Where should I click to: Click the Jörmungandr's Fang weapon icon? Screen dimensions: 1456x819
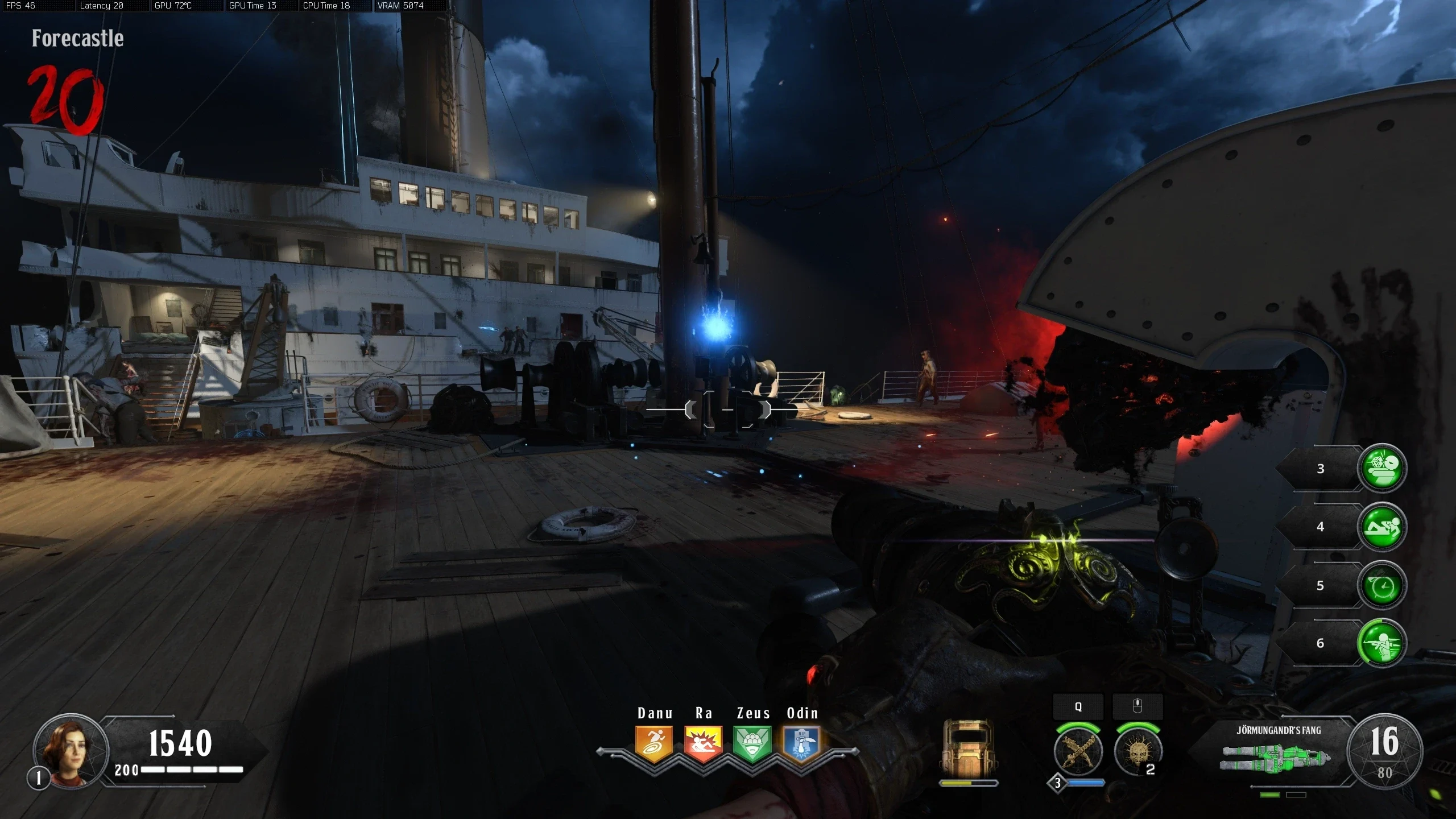point(1277,757)
